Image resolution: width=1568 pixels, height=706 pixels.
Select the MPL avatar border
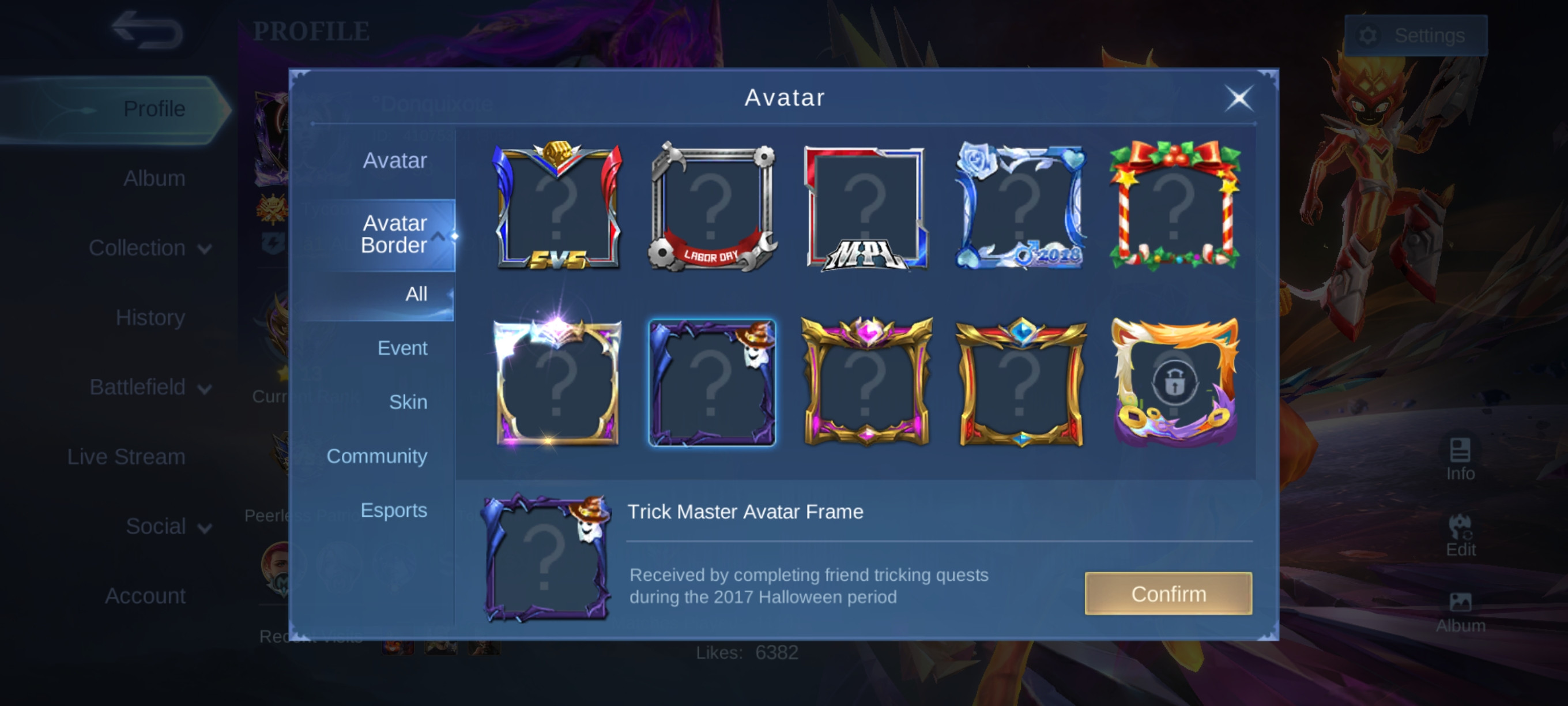pos(865,206)
